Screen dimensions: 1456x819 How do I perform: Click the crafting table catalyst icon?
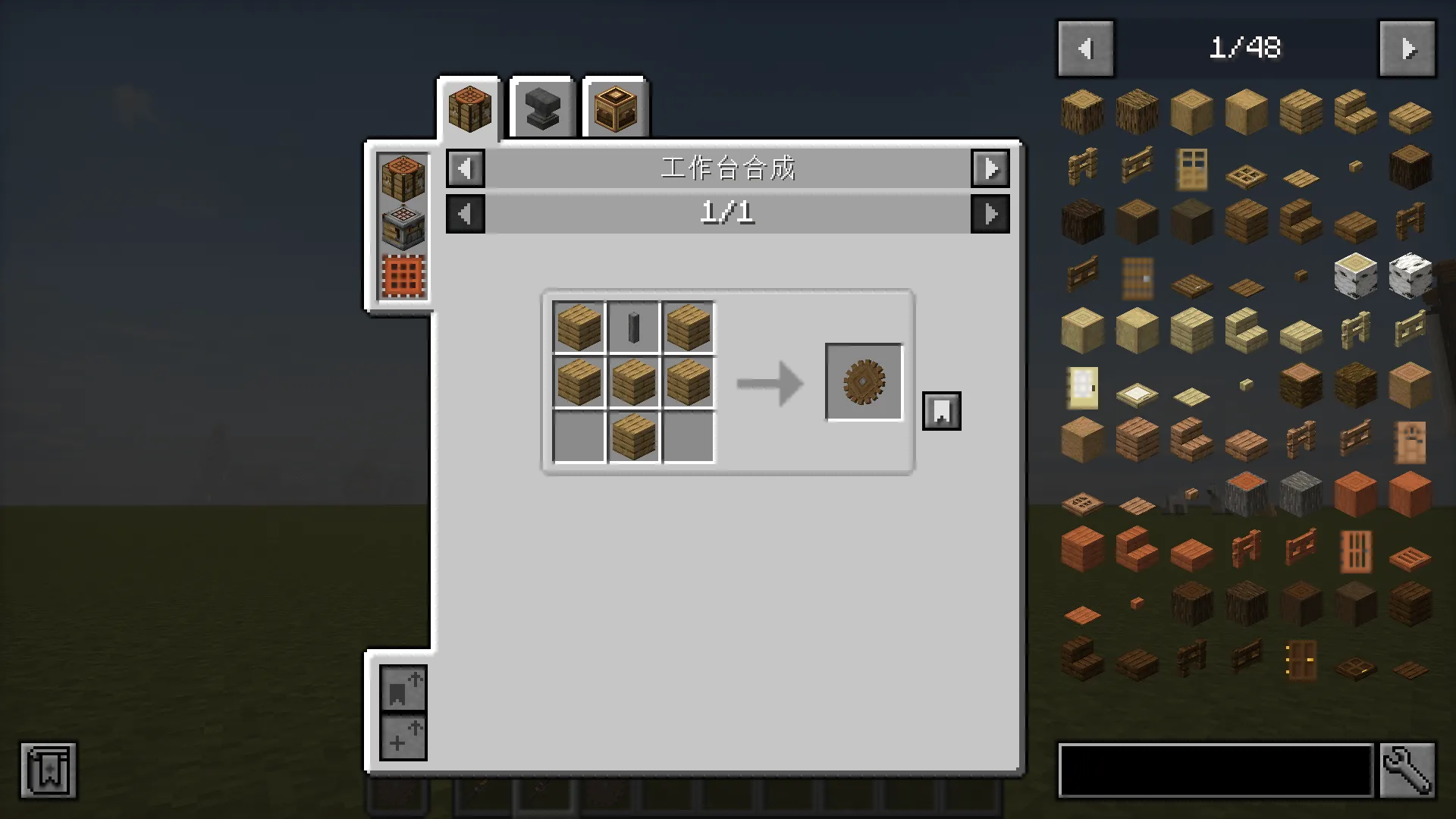[x=402, y=176]
